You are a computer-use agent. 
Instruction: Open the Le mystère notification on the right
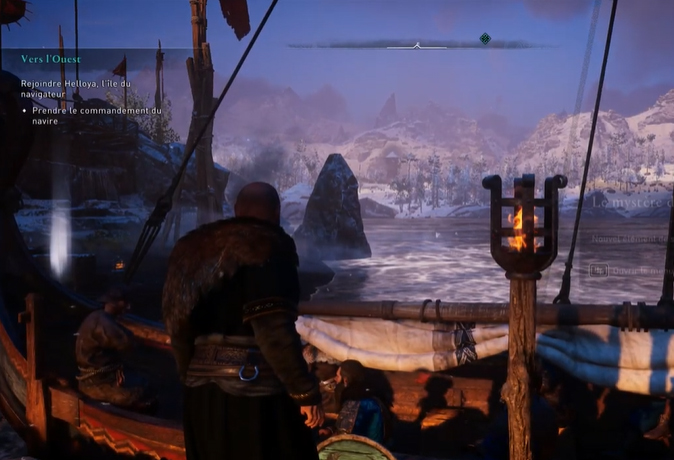(x=631, y=201)
